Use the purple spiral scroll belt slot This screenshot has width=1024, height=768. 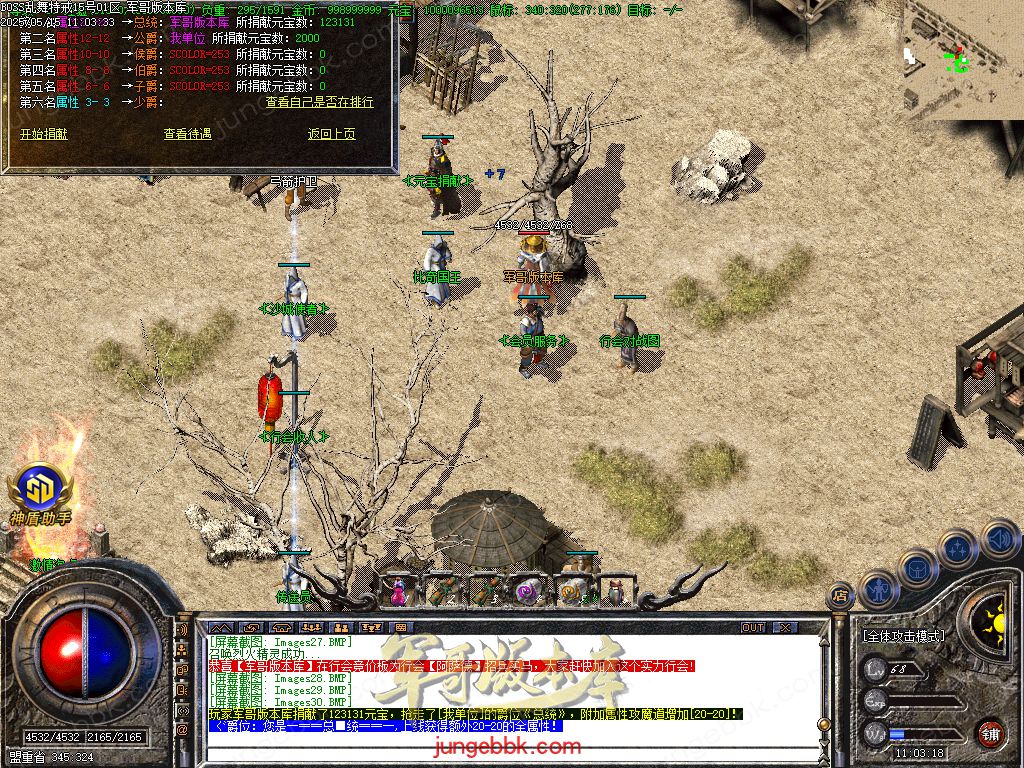coord(527,592)
